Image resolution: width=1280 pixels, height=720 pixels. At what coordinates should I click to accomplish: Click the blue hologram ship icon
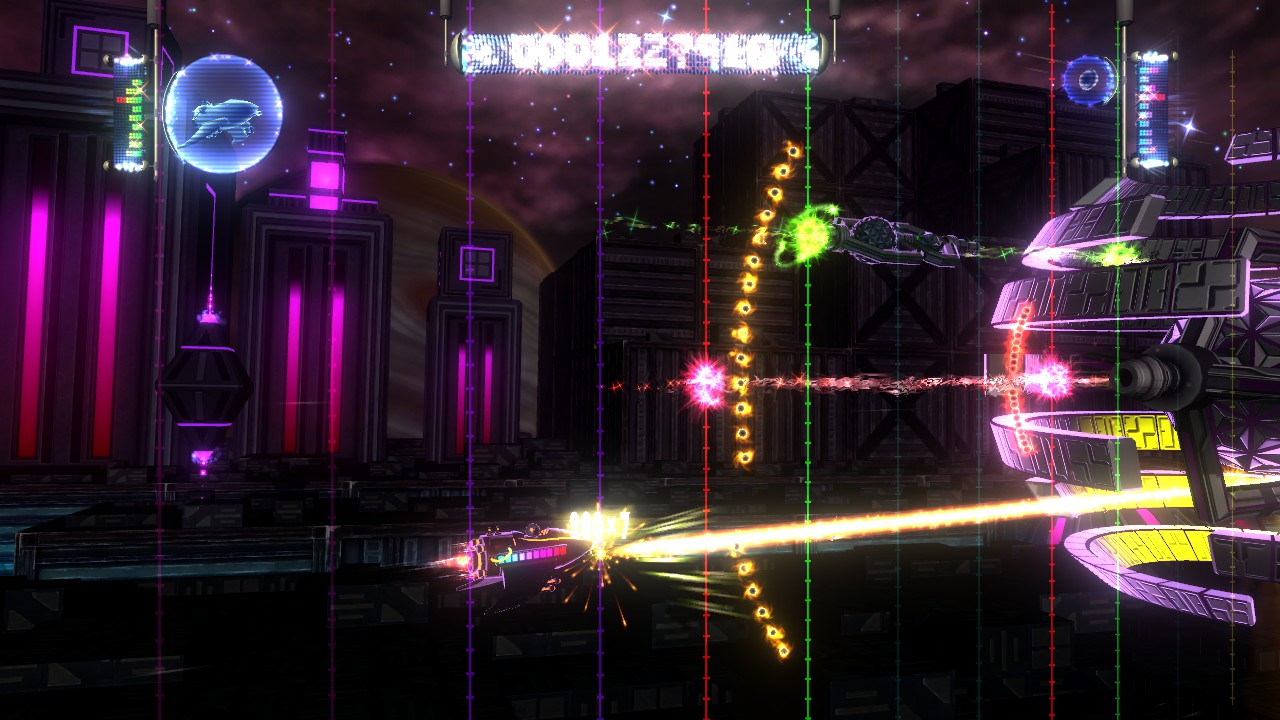pyautogui.click(x=223, y=114)
